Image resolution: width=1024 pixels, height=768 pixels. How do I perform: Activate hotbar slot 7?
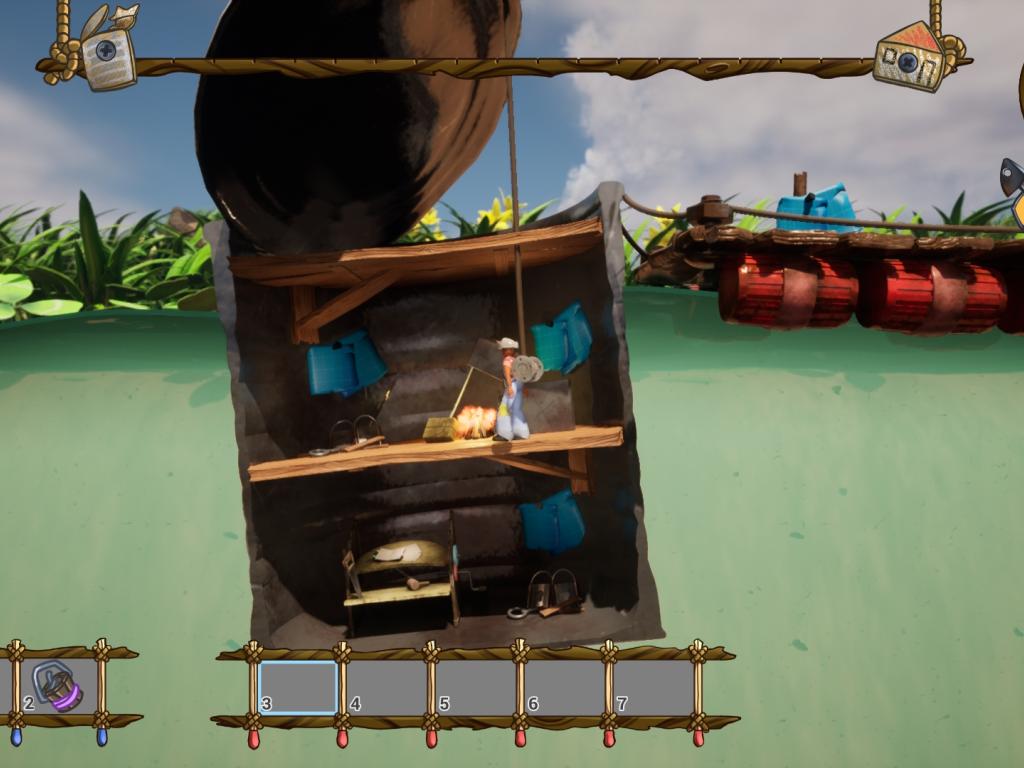pyautogui.click(x=653, y=687)
